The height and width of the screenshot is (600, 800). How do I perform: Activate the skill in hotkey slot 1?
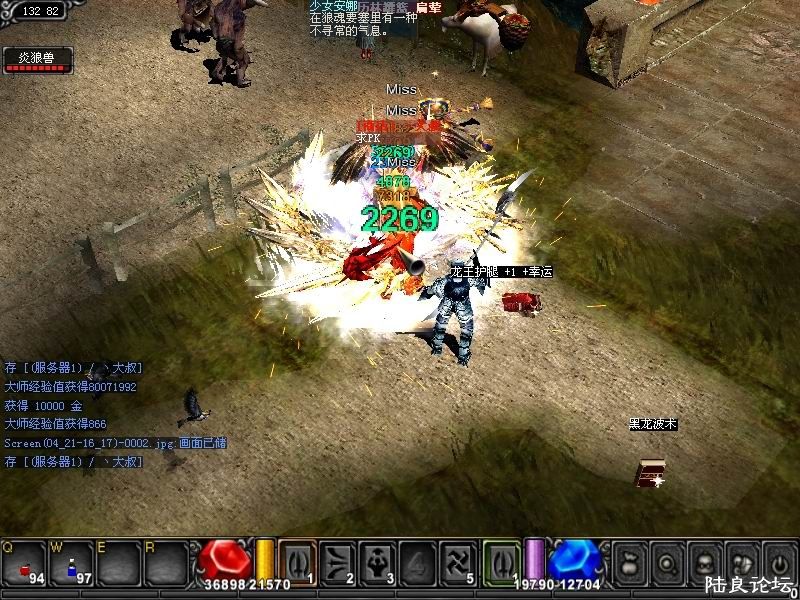click(297, 561)
